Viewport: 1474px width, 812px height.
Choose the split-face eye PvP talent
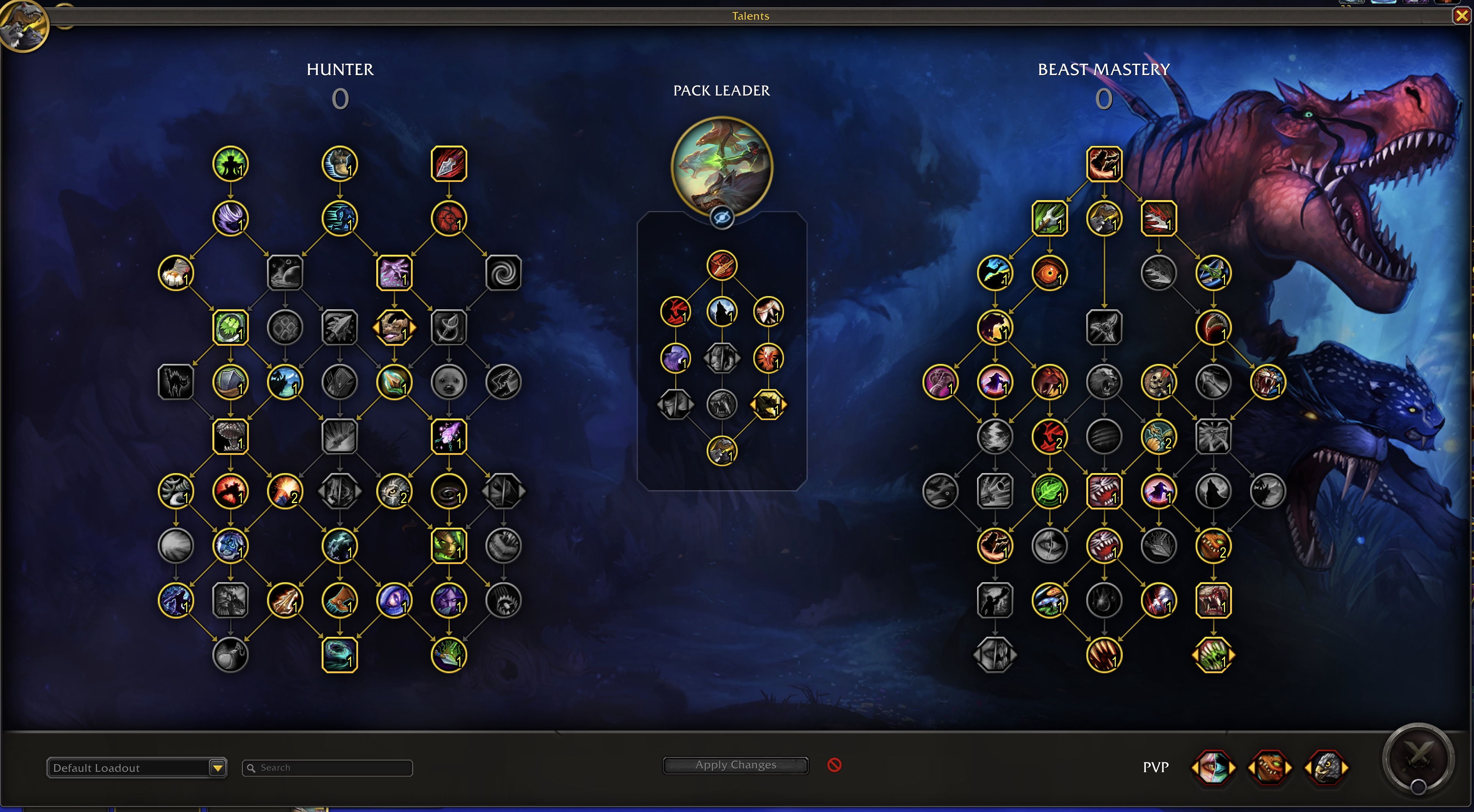coord(1213,767)
